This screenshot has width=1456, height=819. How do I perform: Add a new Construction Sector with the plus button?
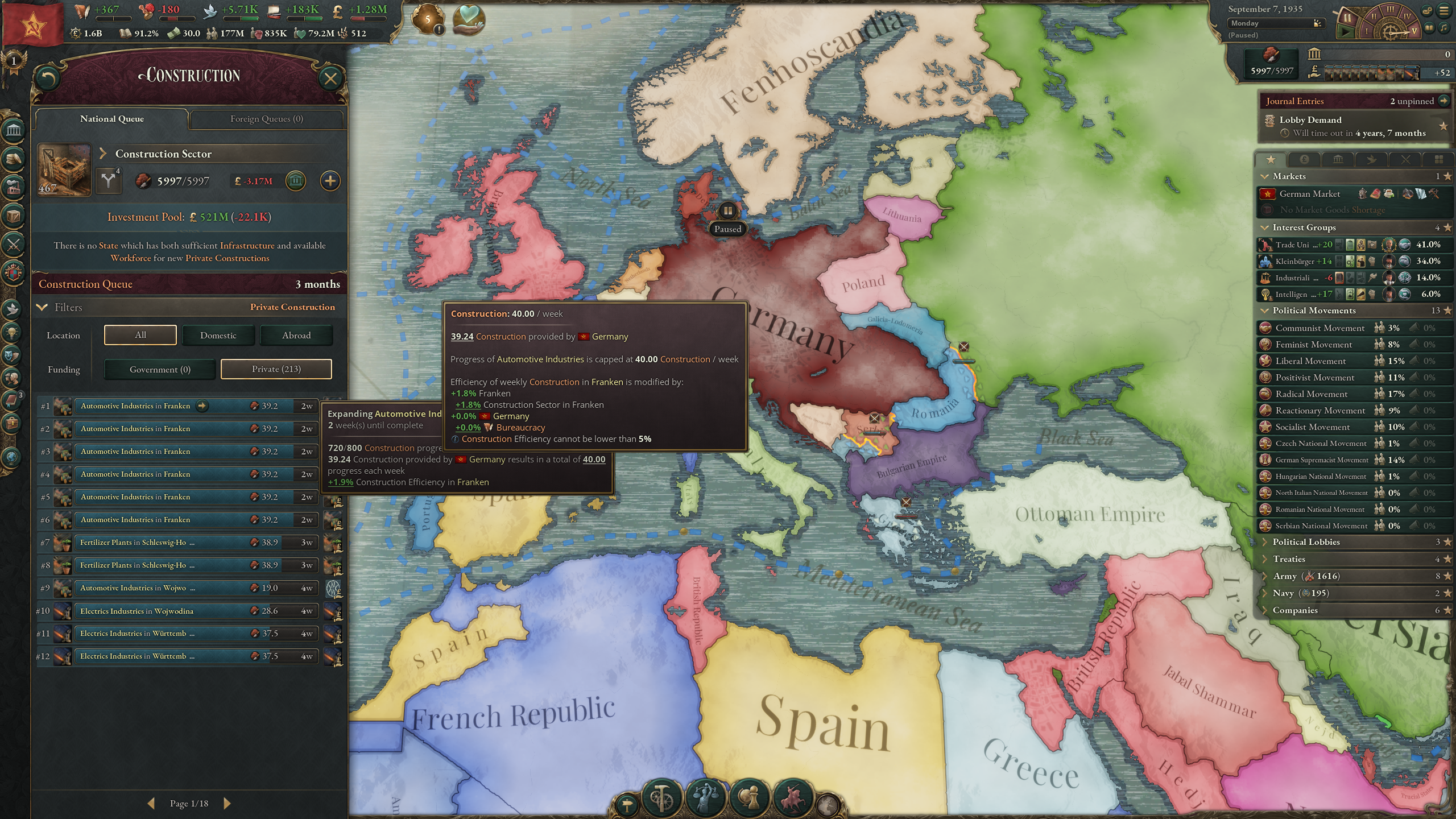click(330, 181)
